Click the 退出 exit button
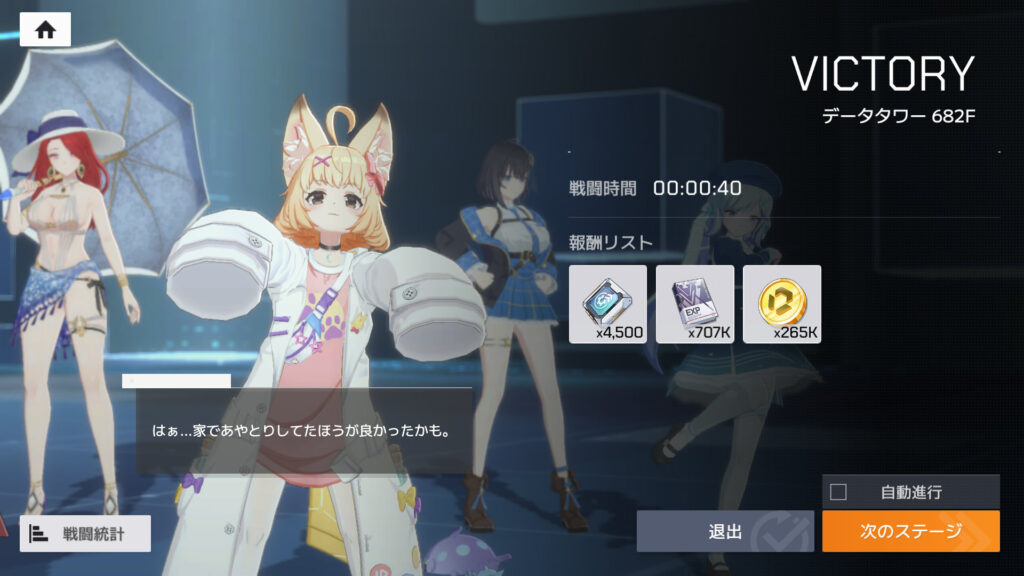This screenshot has height=576, width=1024. [726, 531]
